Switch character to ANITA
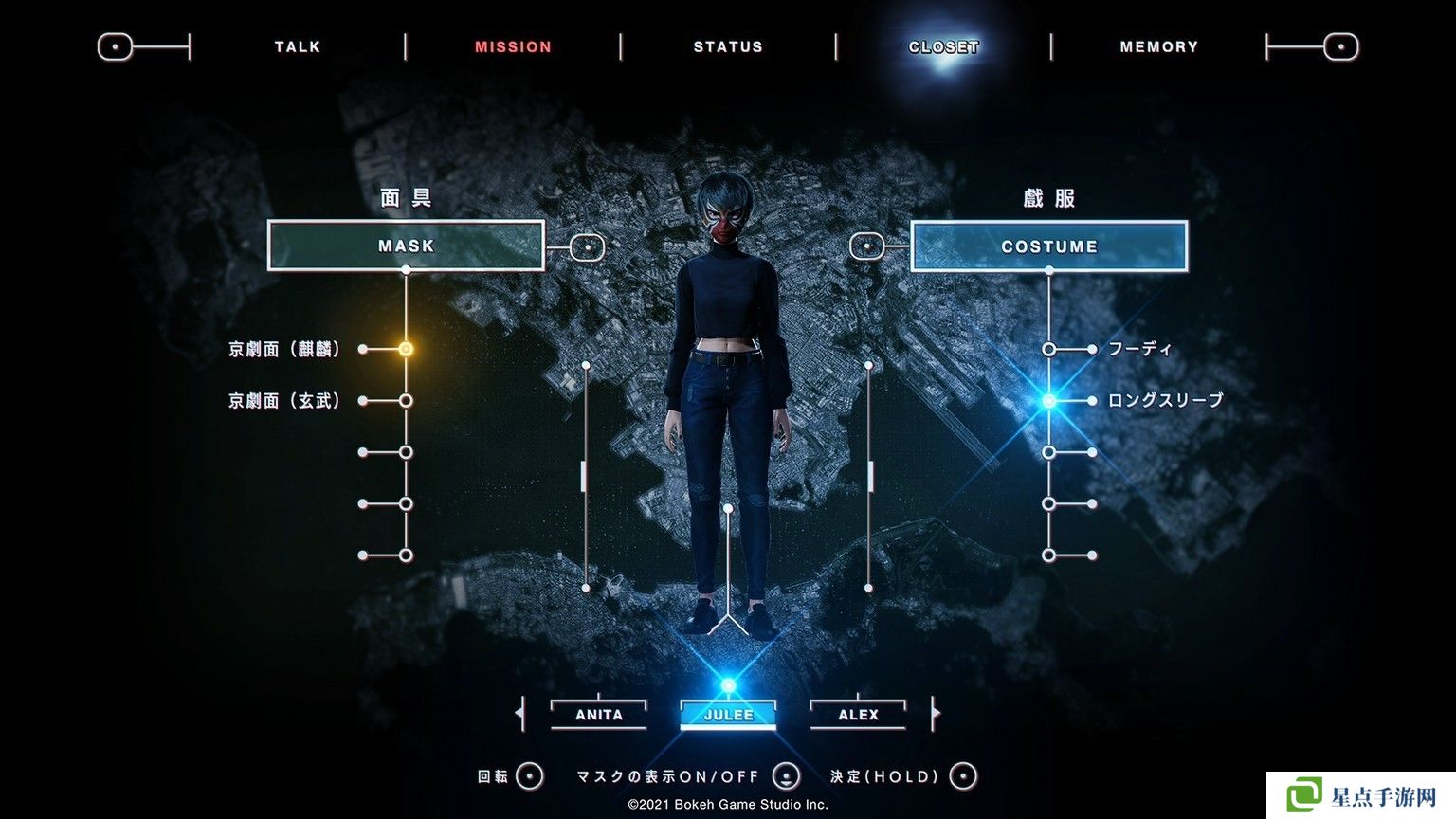This screenshot has width=1456, height=819. 599,715
